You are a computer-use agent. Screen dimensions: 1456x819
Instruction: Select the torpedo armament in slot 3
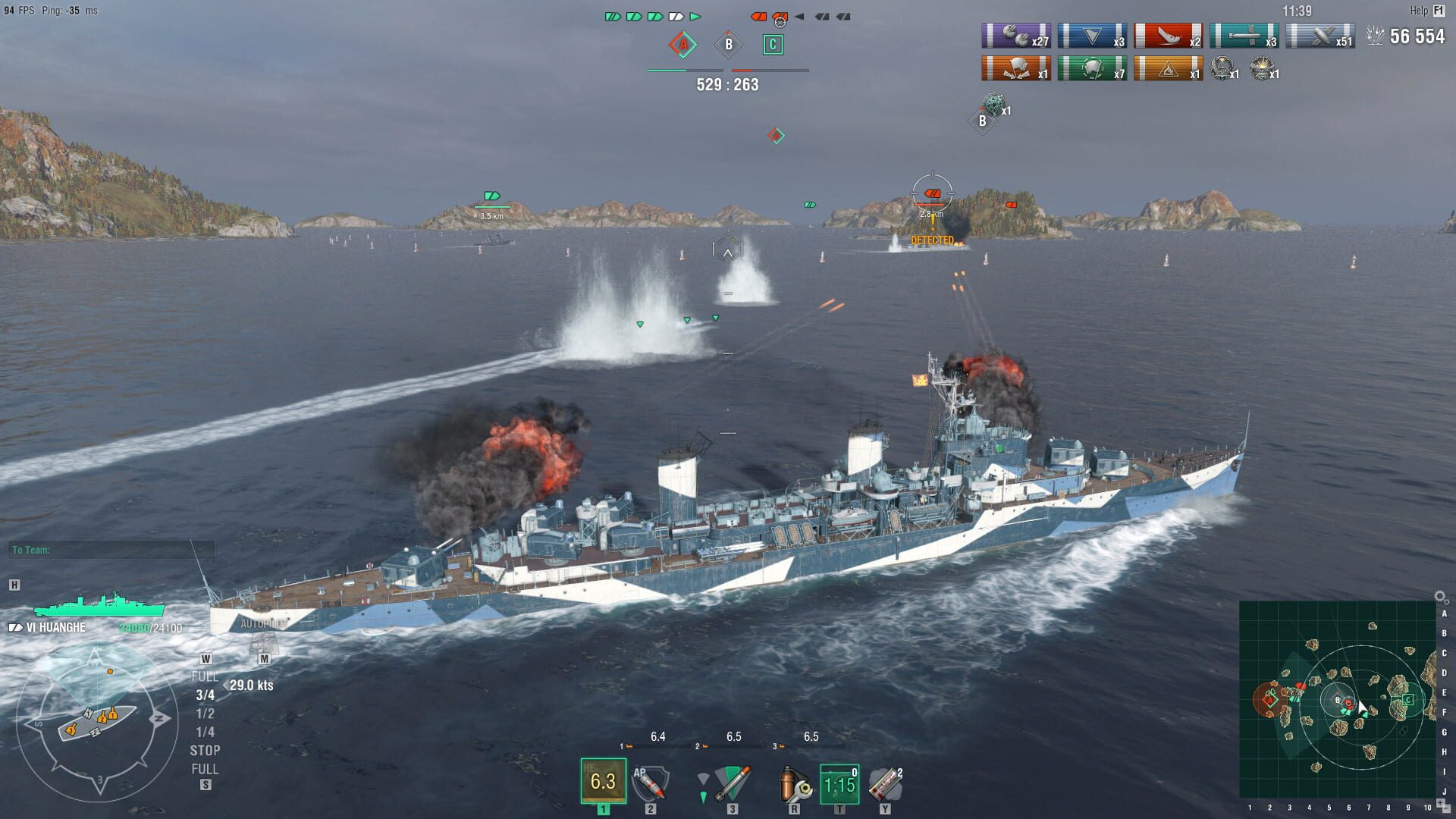(730, 781)
